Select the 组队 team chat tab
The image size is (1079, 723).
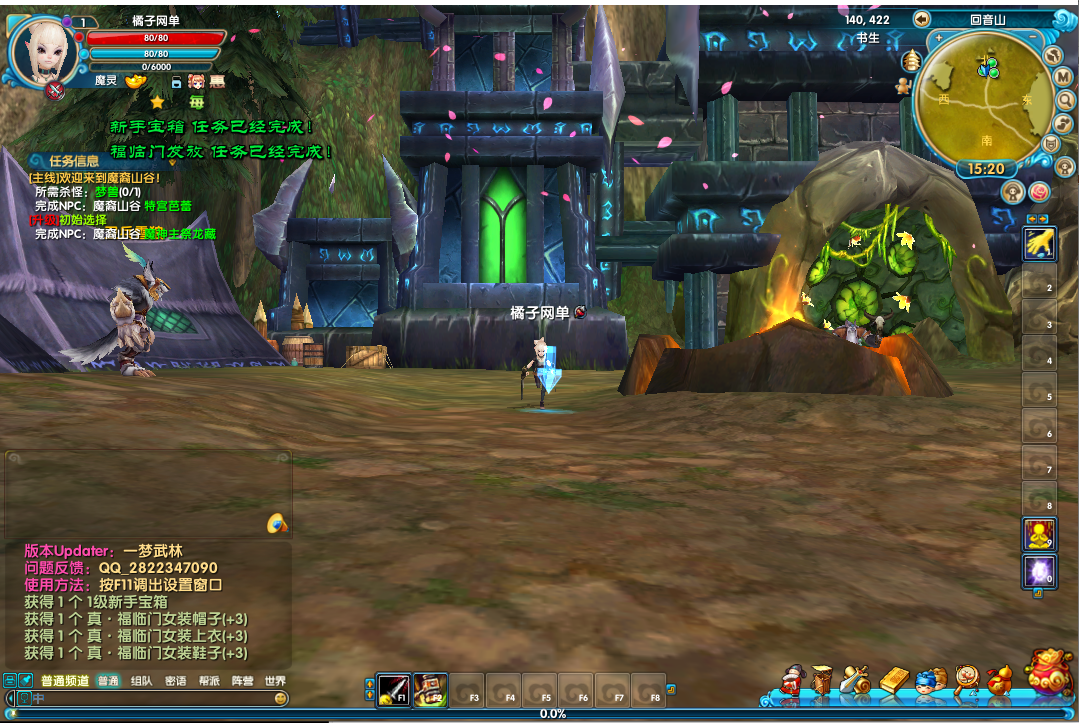point(141,681)
